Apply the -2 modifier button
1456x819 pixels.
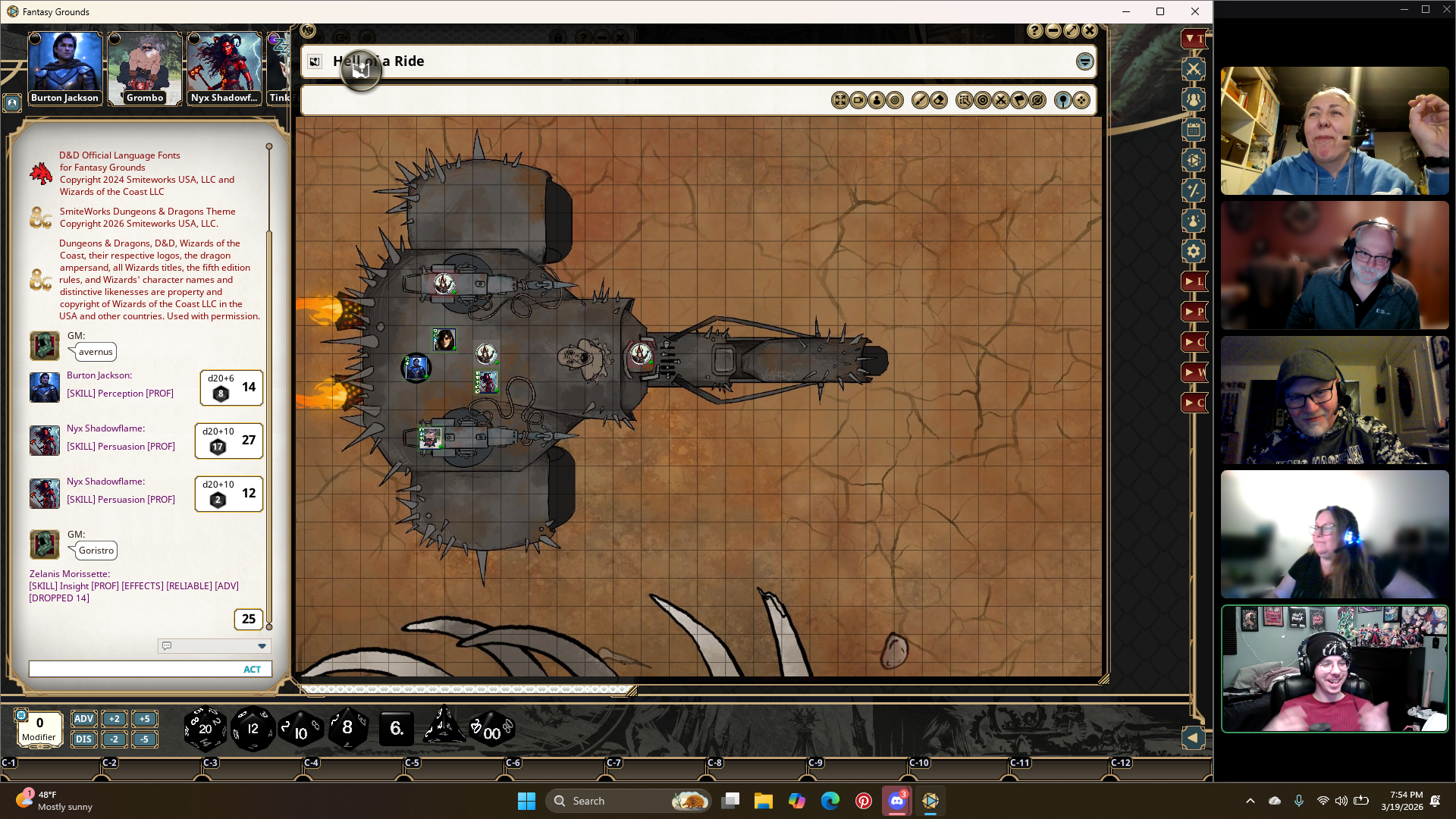pos(114,739)
